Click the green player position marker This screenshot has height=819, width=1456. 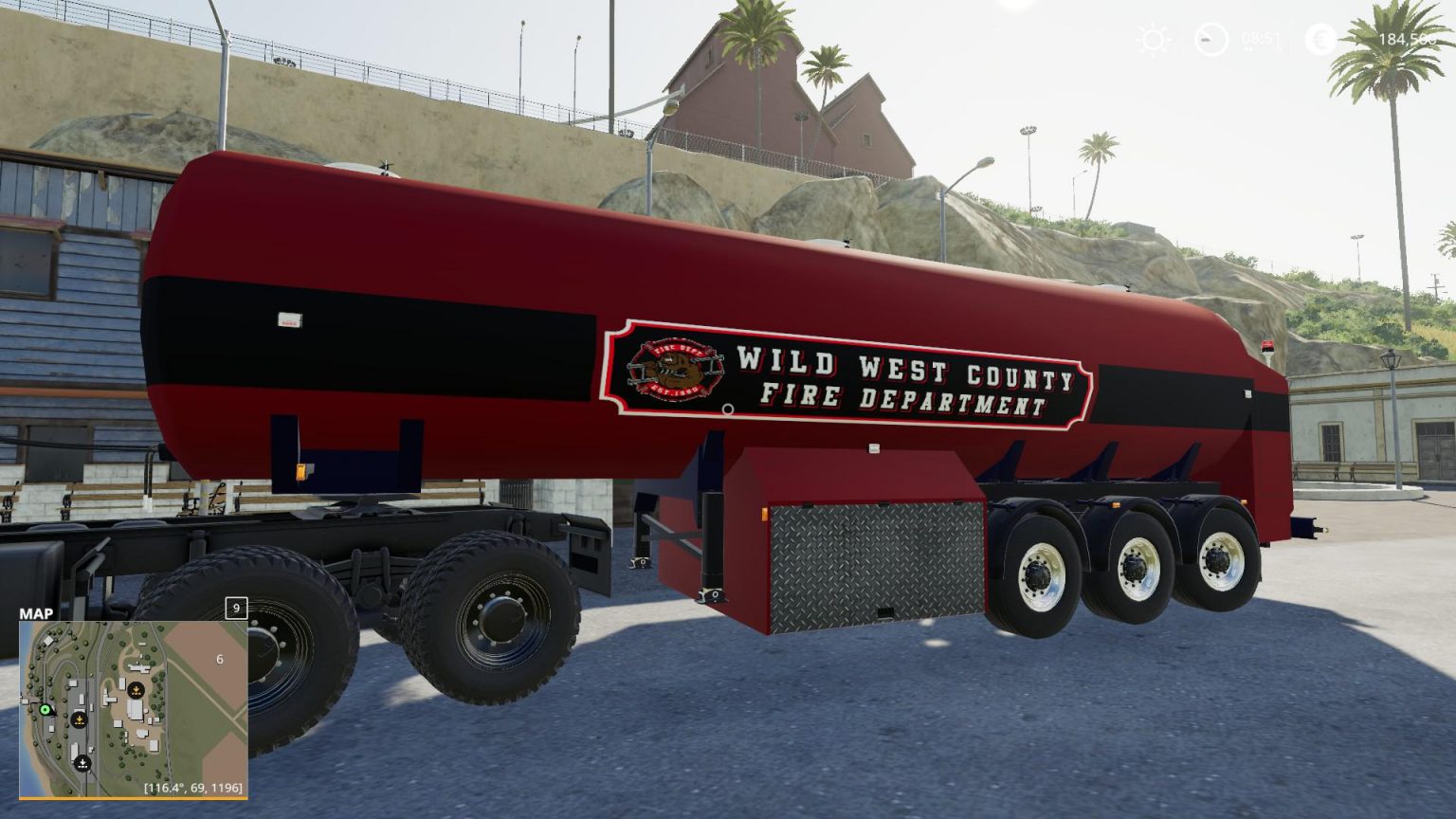tap(45, 710)
